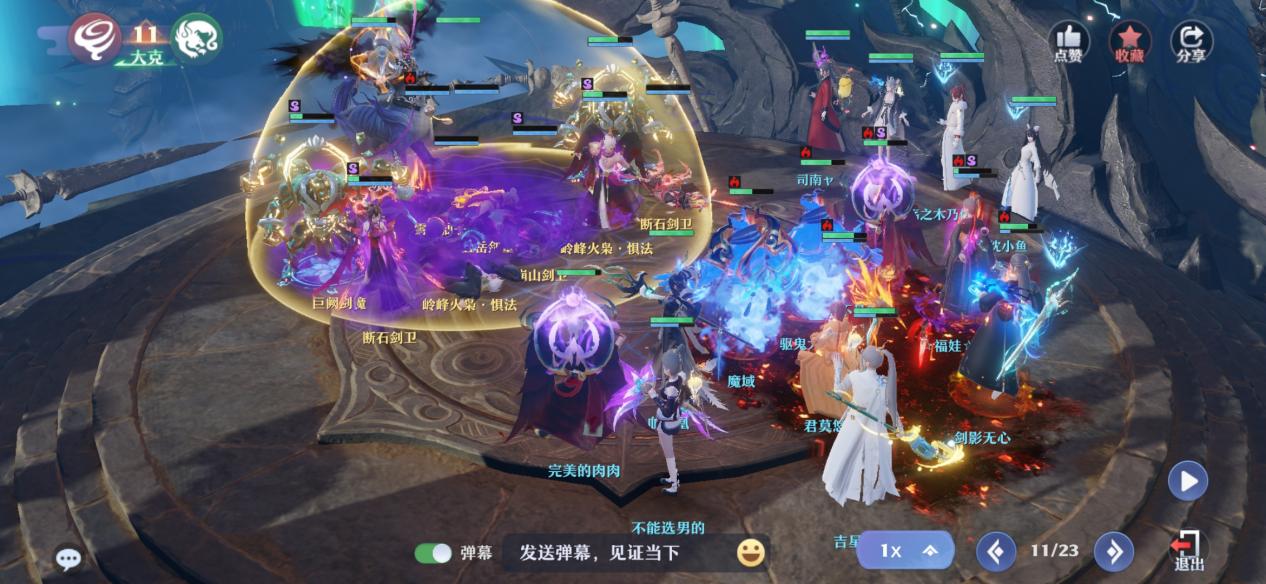Open the chat speech bubble icon

[68, 559]
